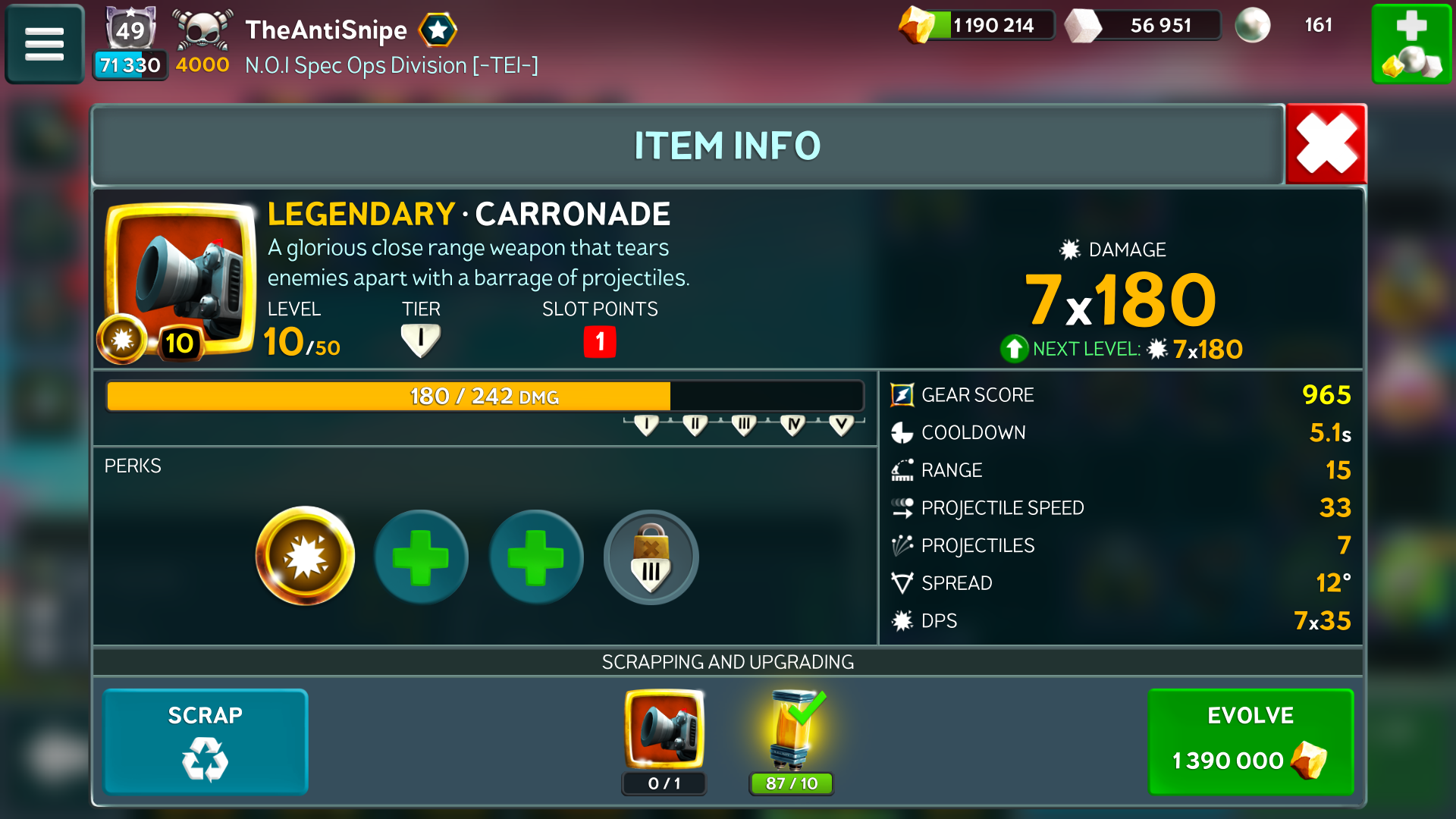Open the hamburger main menu
The width and height of the screenshot is (1456, 819).
(44, 44)
